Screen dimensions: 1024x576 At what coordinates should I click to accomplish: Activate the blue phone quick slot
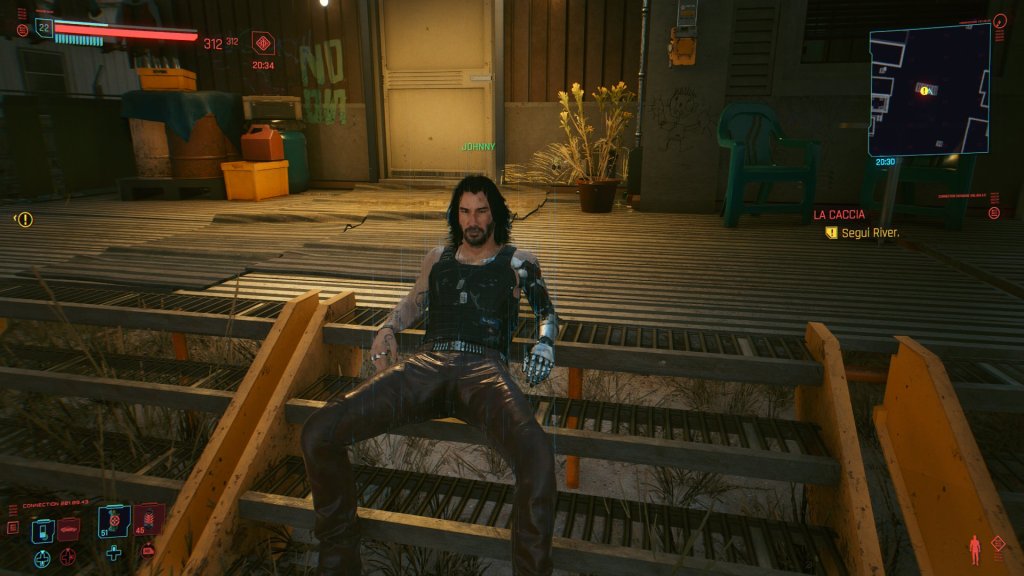coord(42,530)
